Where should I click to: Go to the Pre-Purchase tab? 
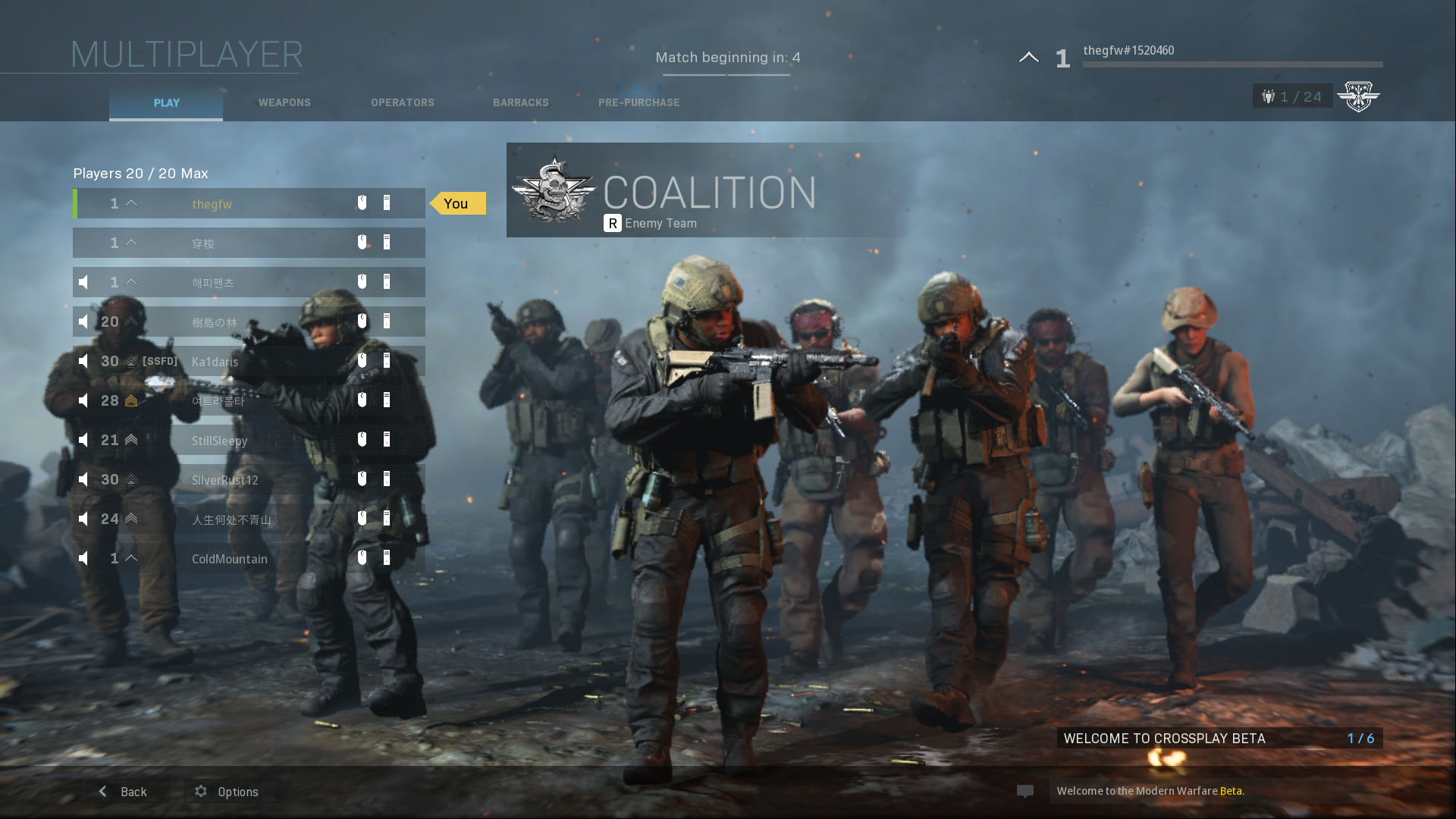[639, 102]
